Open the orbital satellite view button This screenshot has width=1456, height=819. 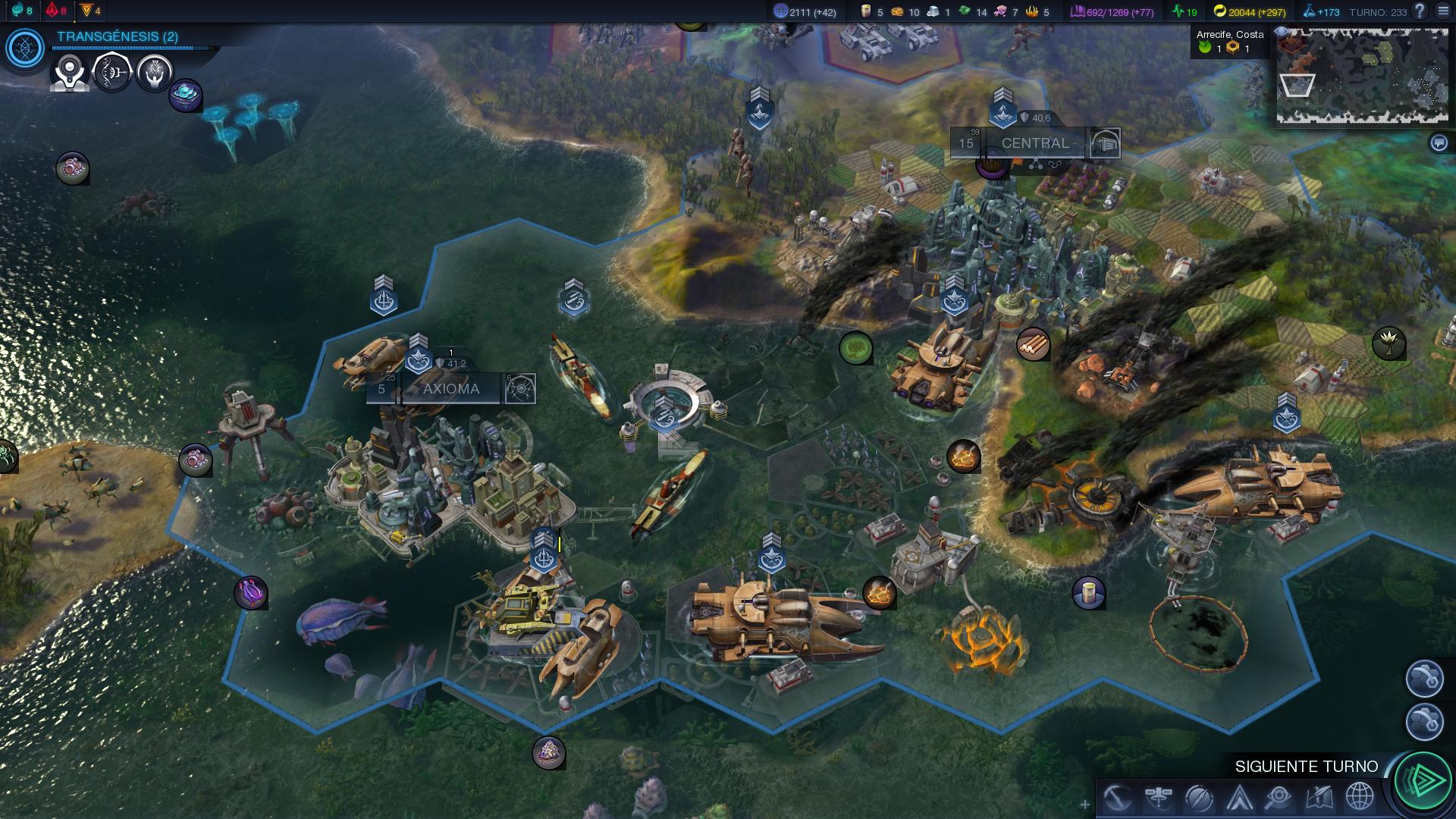[x=1158, y=798]
